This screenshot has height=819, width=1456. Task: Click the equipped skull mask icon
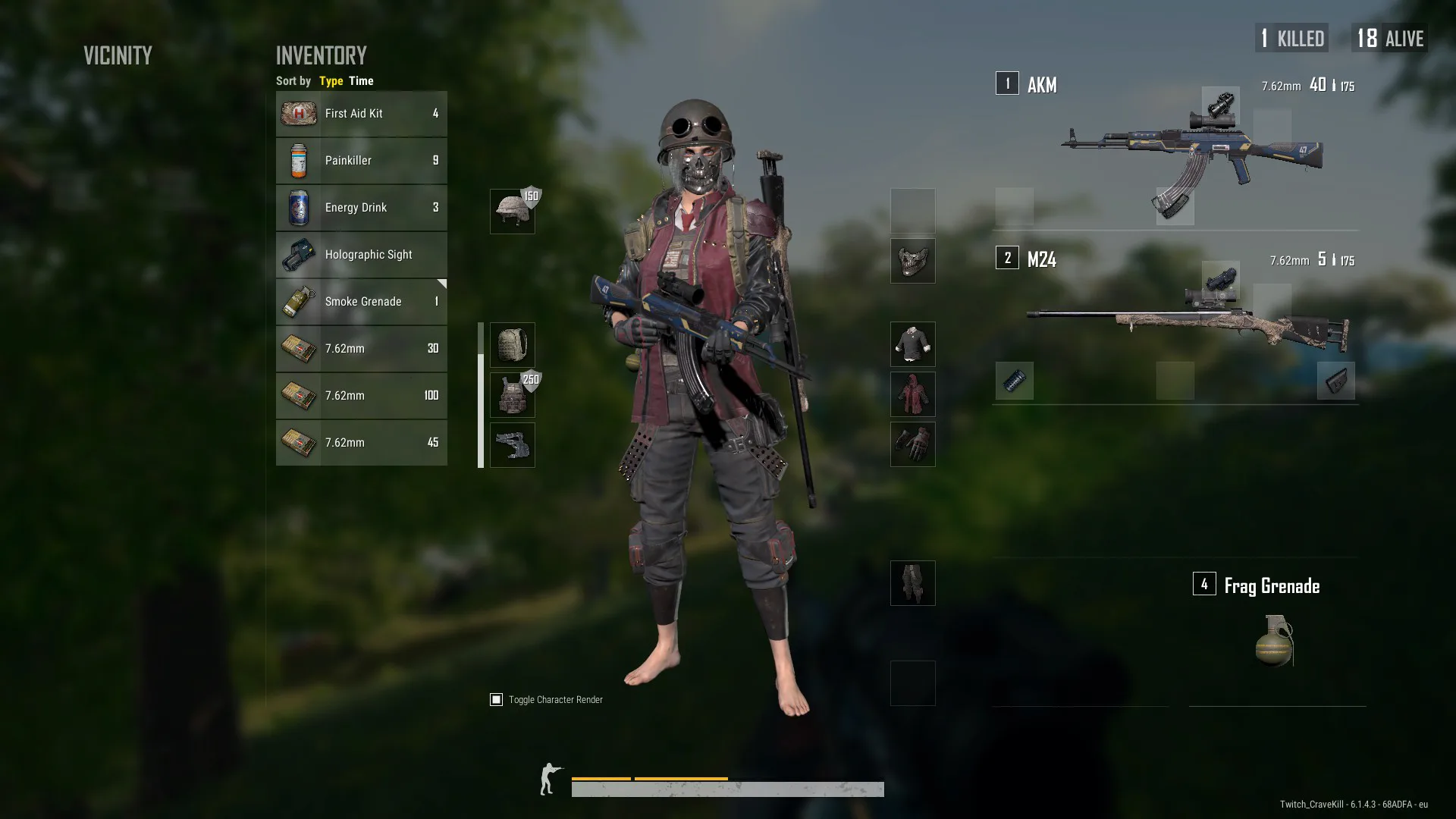(x=912, y=261)
